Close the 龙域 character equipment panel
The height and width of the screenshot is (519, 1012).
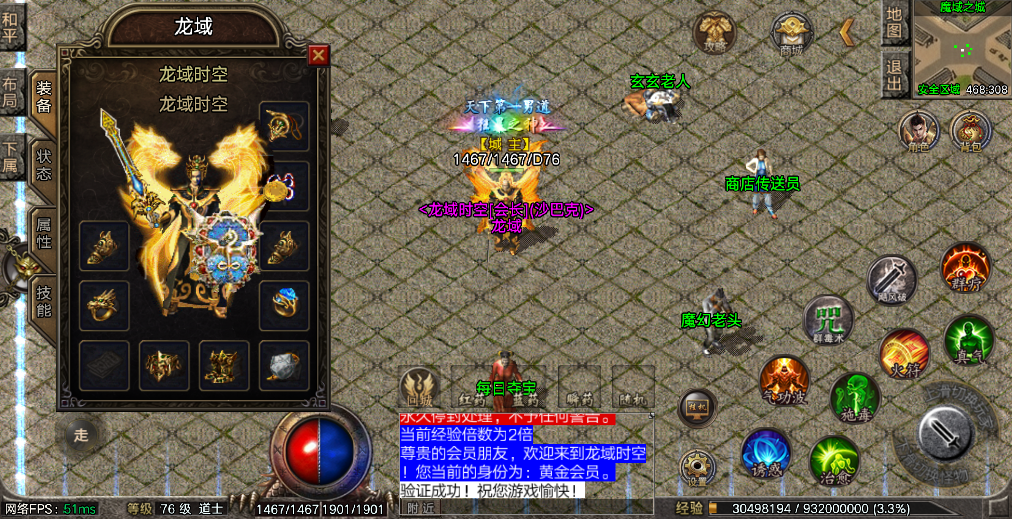(x=318, y=55)
